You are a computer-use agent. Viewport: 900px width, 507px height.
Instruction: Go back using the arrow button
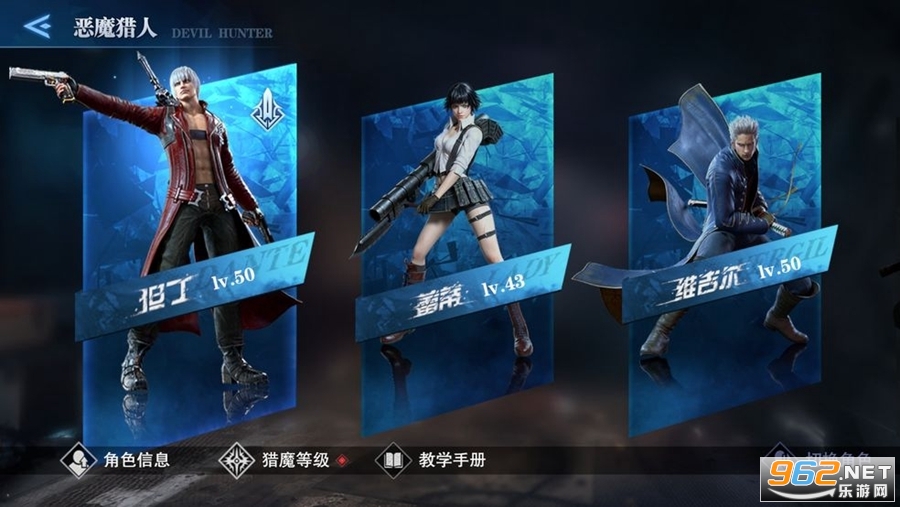coord(37,26)
